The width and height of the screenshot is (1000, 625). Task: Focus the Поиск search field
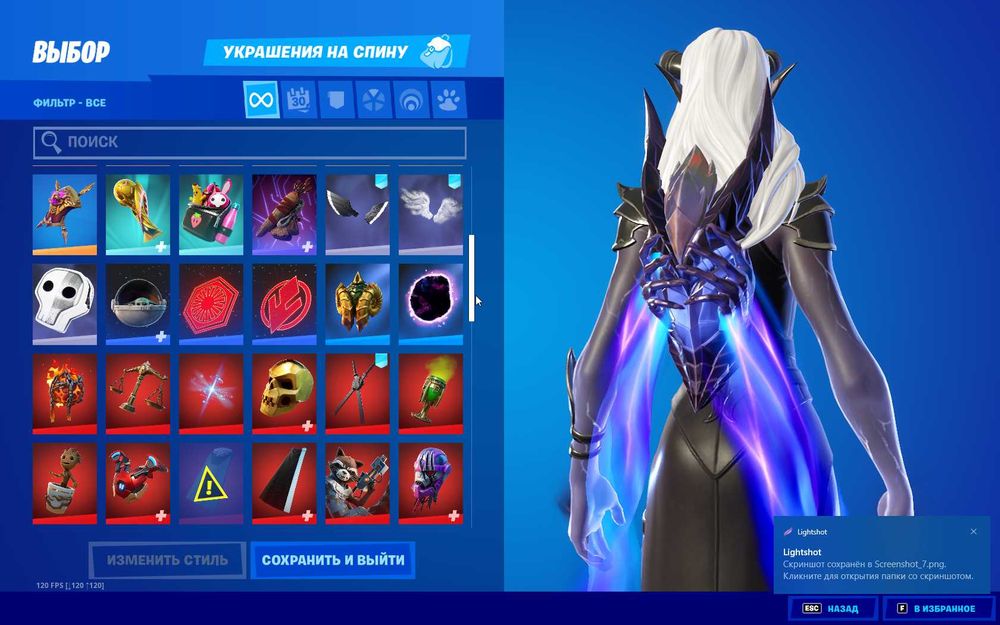click(250, 142)
